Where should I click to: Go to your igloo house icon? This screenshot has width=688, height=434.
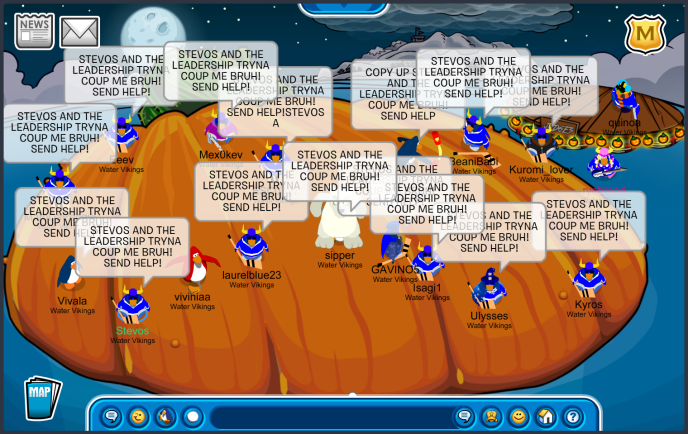coord(545,416)
